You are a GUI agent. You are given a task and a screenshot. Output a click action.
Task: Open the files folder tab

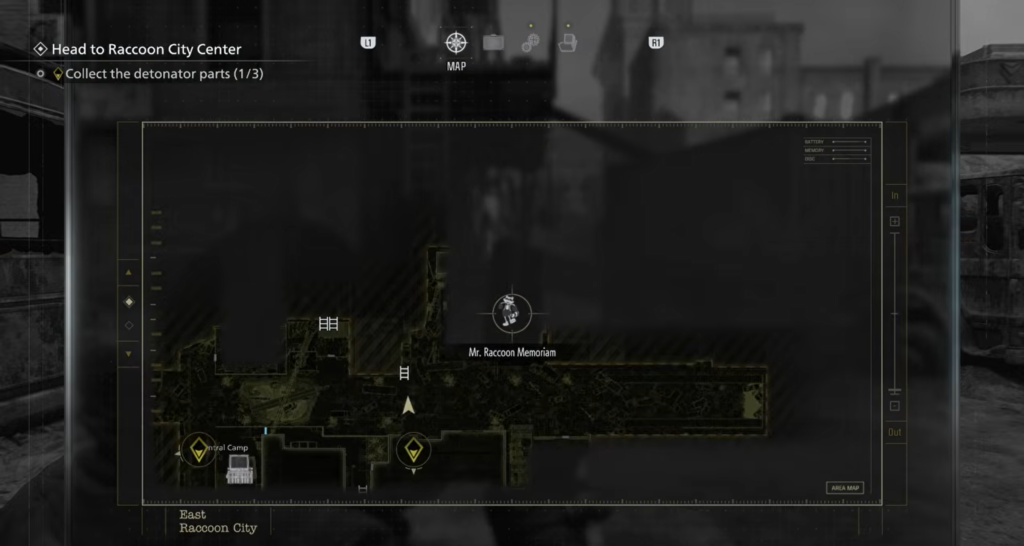tap(567, 43)
